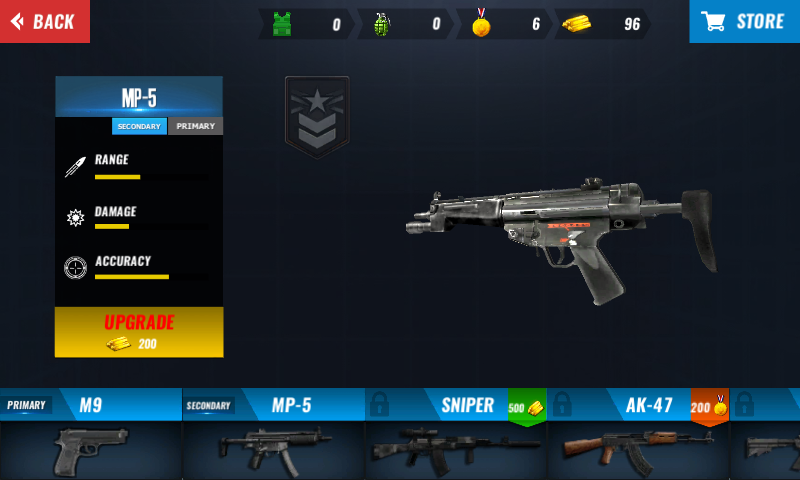This screenshot has height=480, width=800.
Task: Open the Store
Action: pos(744,21)
